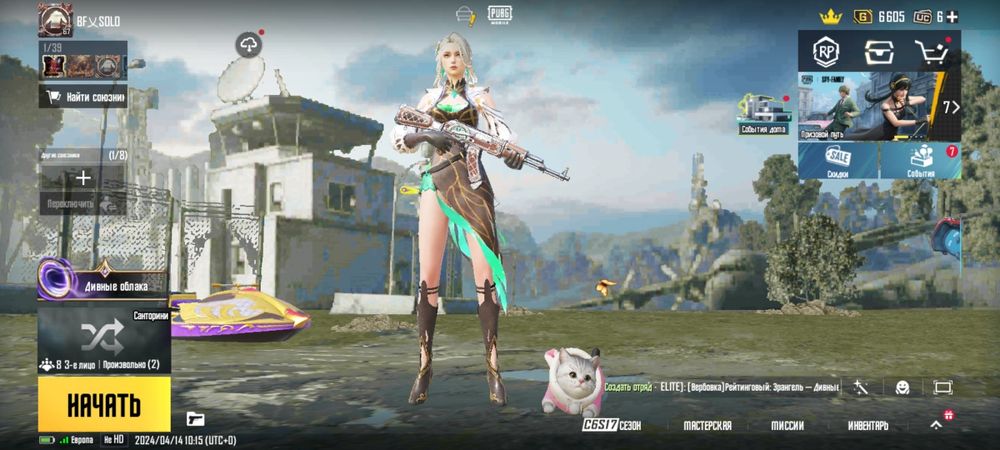View the Spy×Family prize path banner
1000x450 pixels.
pyautogui.click(x=878, y=106)
